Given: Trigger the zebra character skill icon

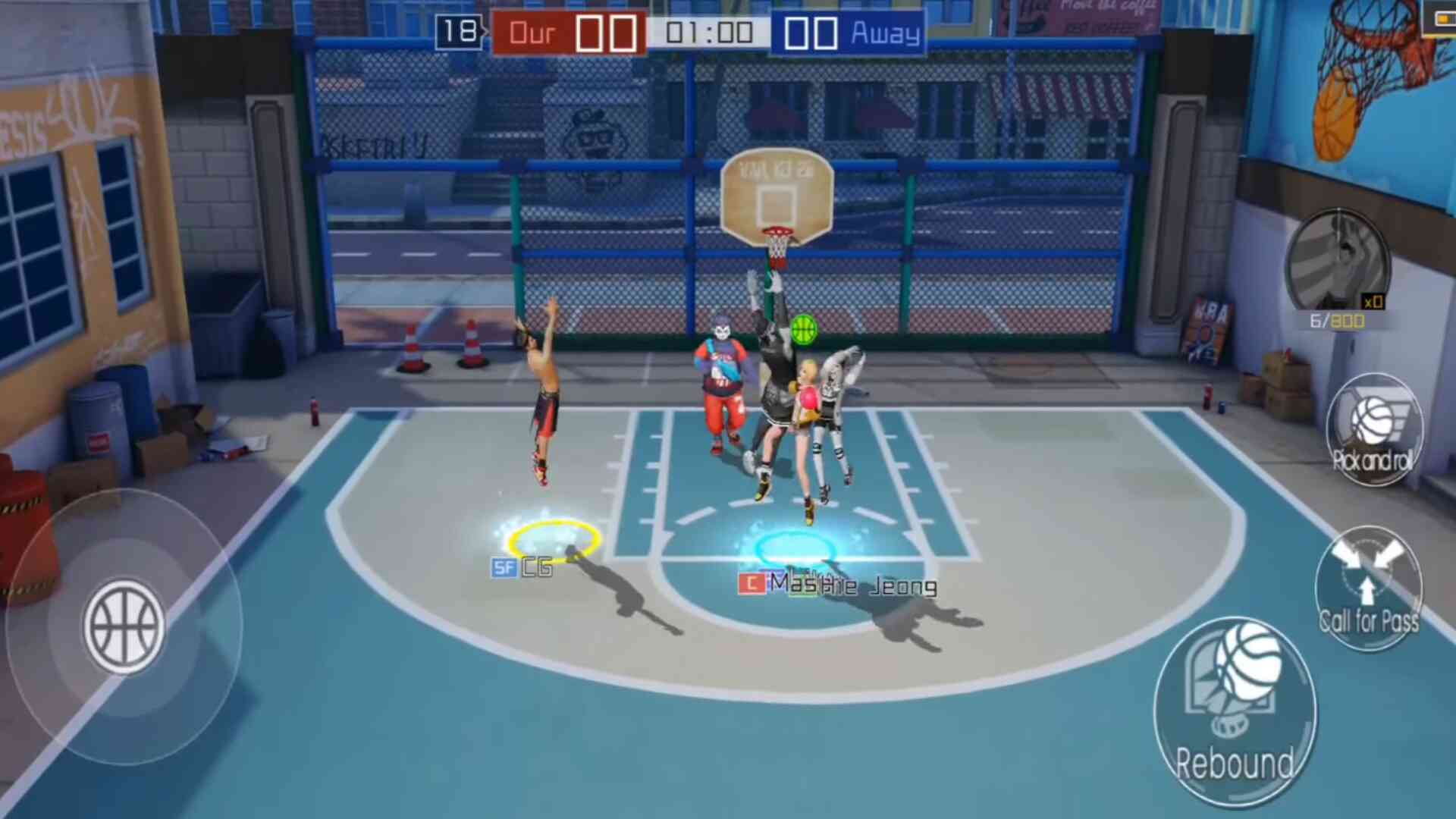Looking at the screenshot, I should click(1338, 262).
